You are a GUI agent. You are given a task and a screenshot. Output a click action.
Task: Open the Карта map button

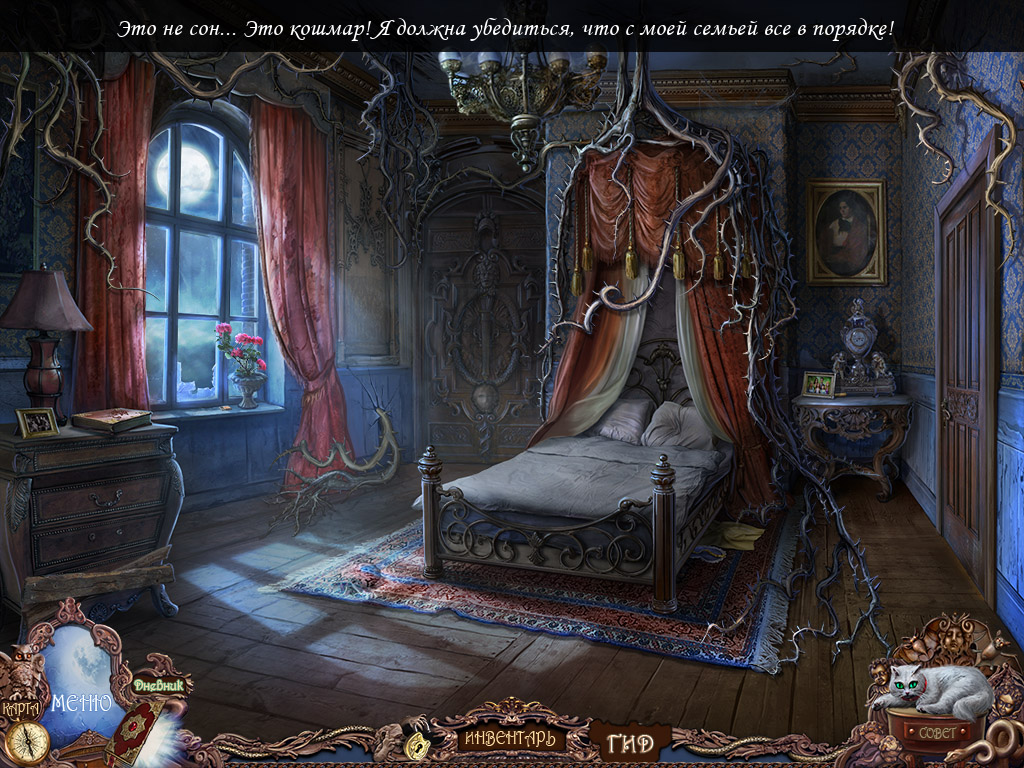(21, 707)
